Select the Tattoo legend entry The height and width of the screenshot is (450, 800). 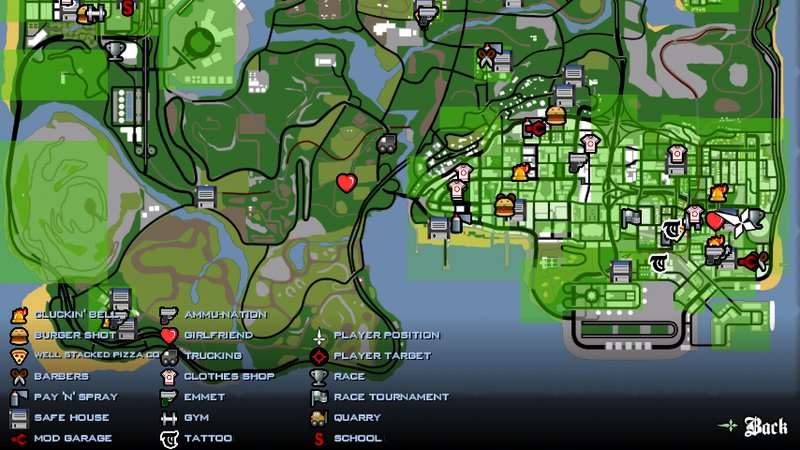(x=207, y=438)
